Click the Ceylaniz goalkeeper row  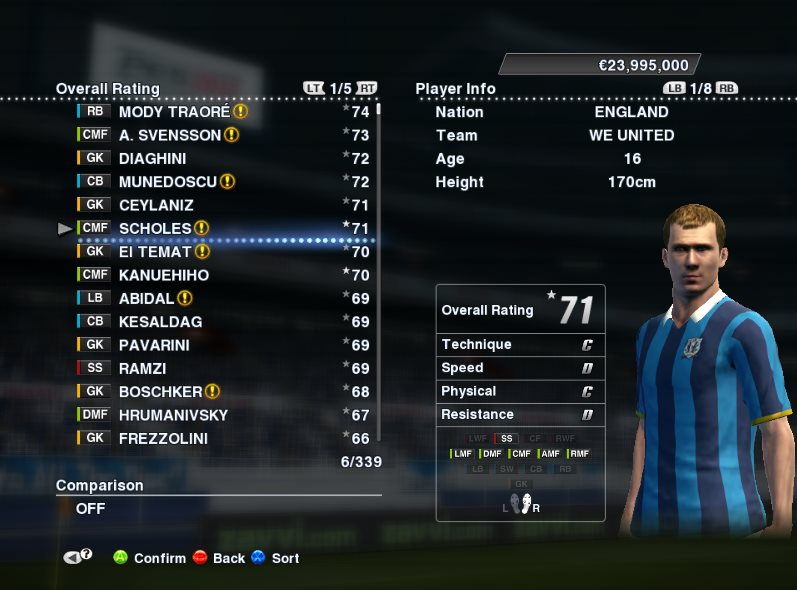156,205
